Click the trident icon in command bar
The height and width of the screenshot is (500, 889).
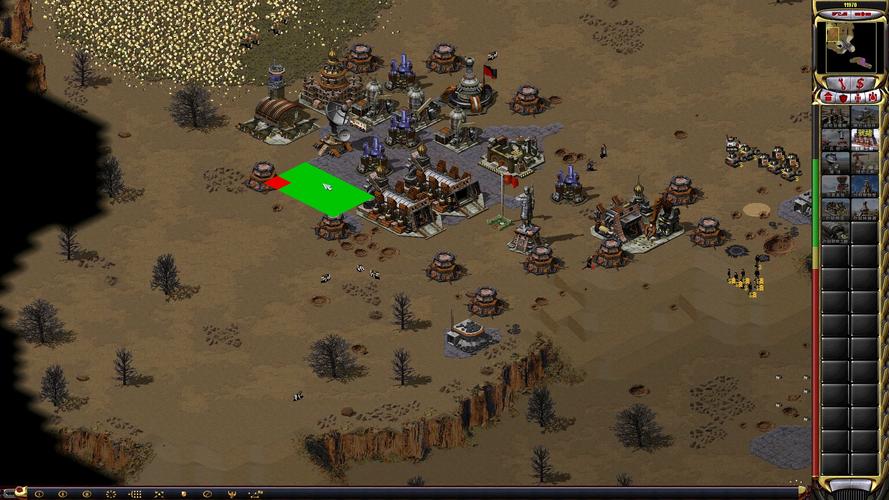(x=231, y=494)
